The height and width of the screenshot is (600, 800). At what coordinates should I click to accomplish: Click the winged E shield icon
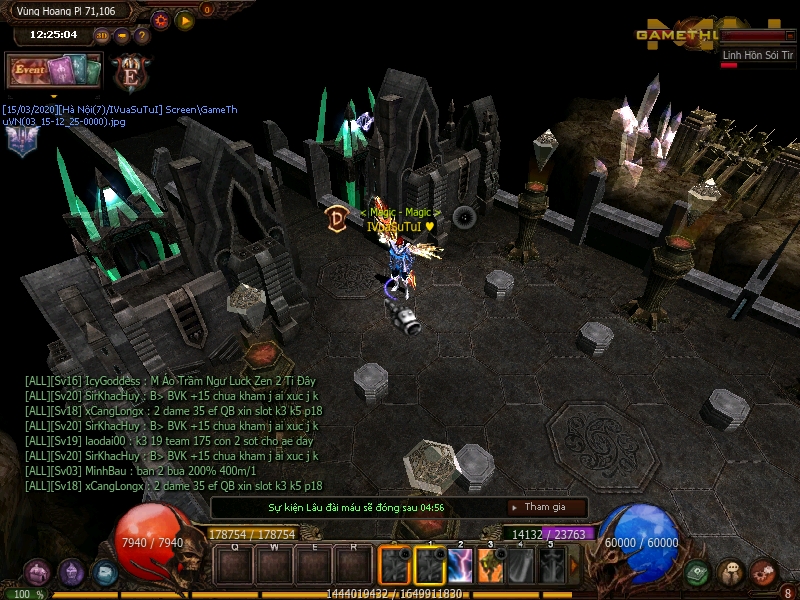click(x=130, y=73)
